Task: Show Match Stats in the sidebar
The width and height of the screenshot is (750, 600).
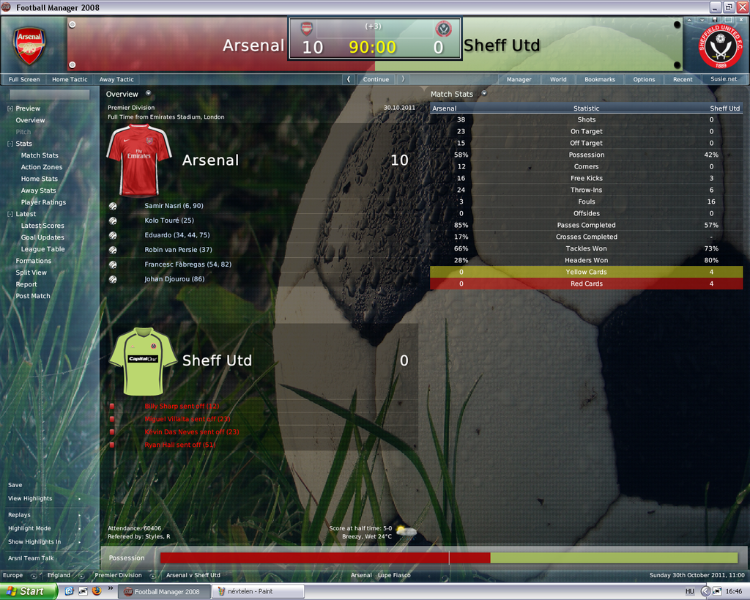Action: click(x=40, y=155)
